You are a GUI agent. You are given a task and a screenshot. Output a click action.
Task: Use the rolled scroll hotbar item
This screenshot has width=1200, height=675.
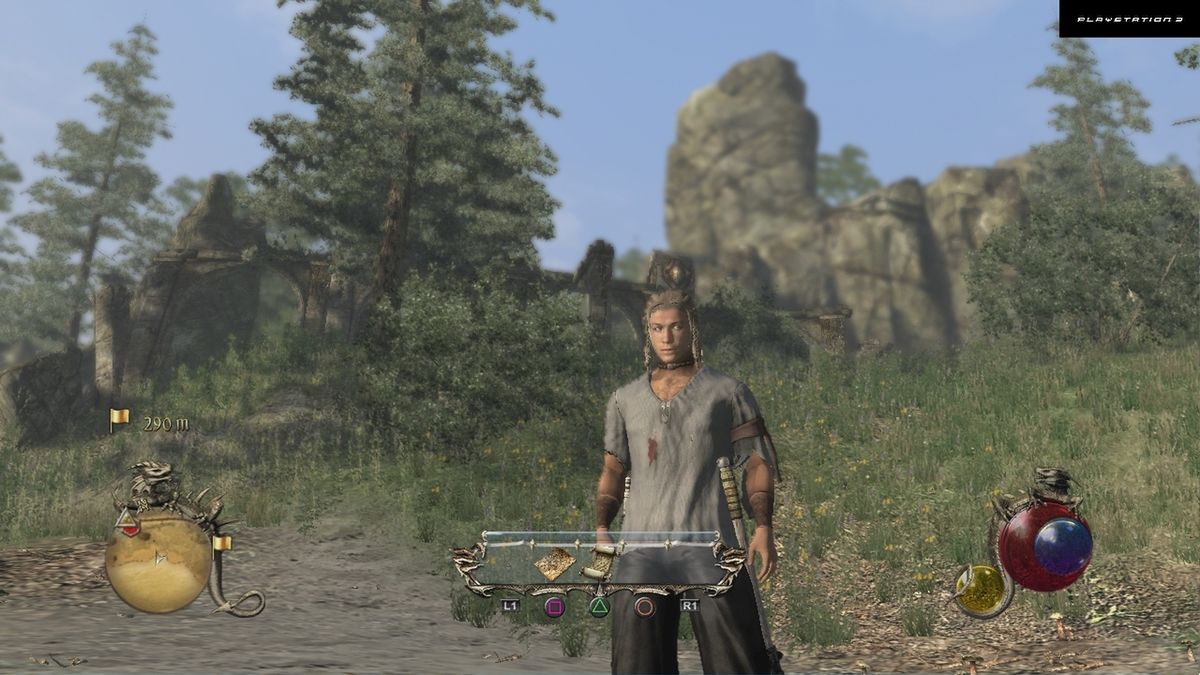coord(601,564)
